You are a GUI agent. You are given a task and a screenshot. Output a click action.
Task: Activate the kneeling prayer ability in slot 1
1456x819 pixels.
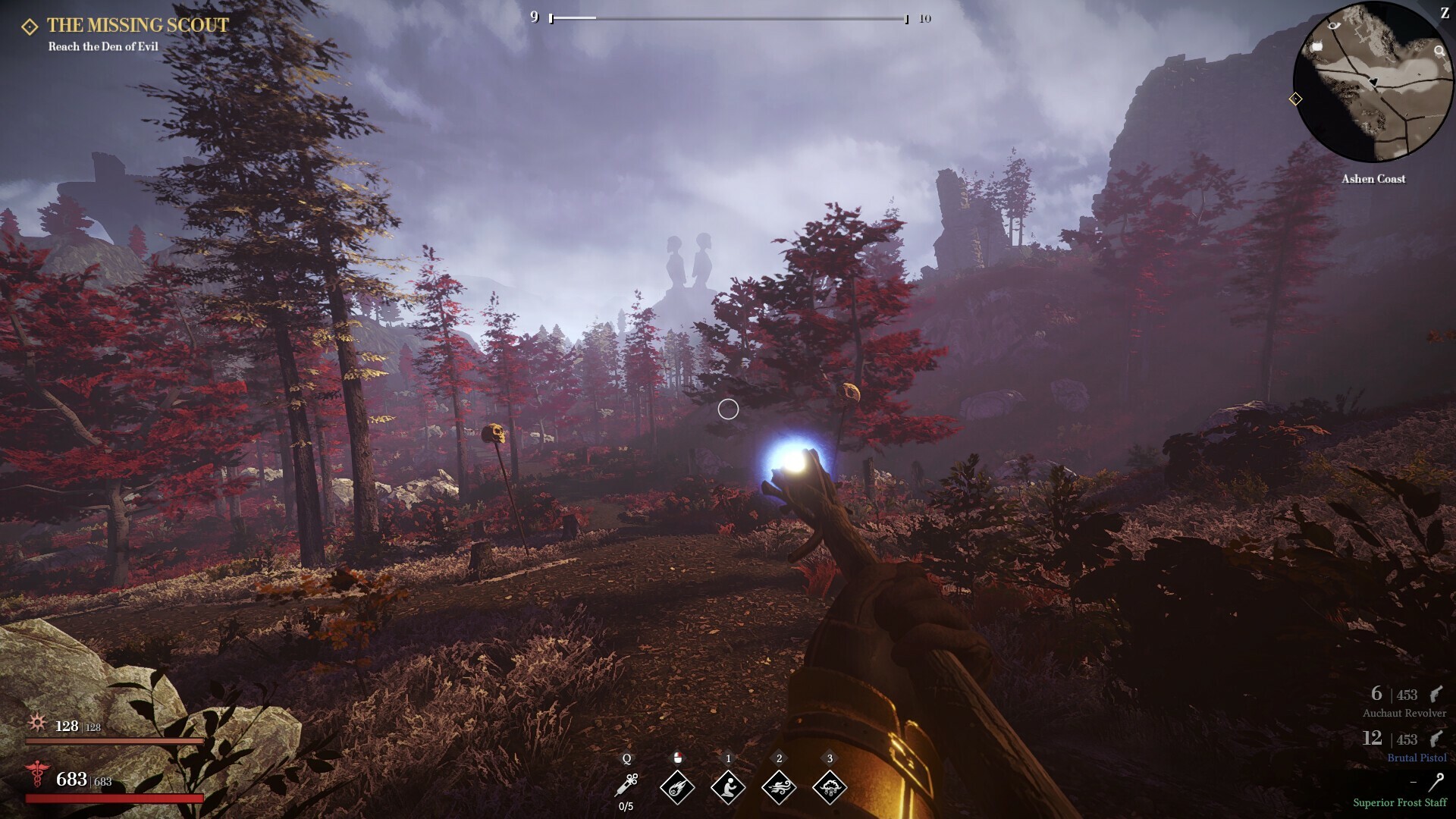(728, 789)
